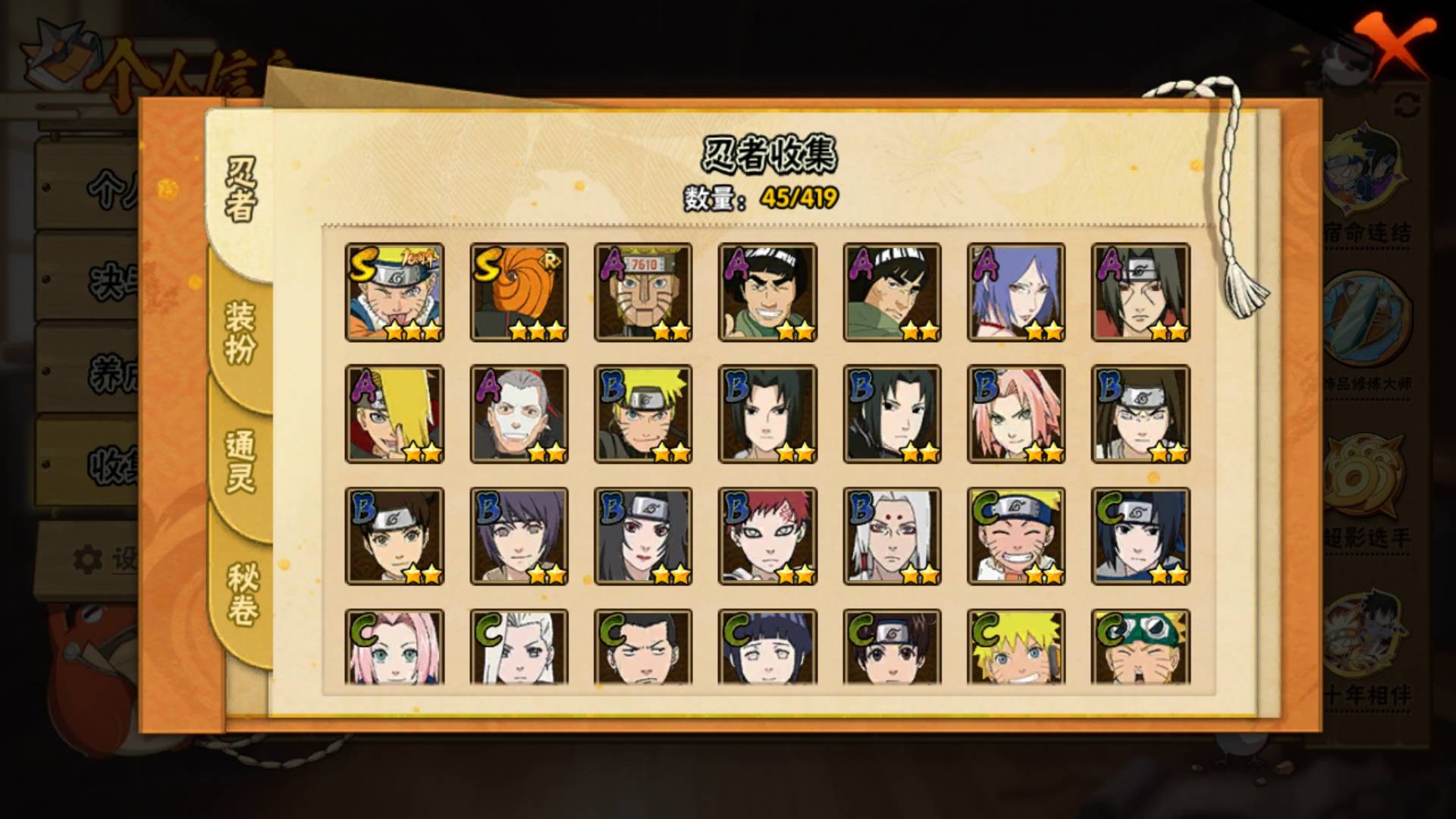Switch to the 忍者 tab

click(241, 190)
